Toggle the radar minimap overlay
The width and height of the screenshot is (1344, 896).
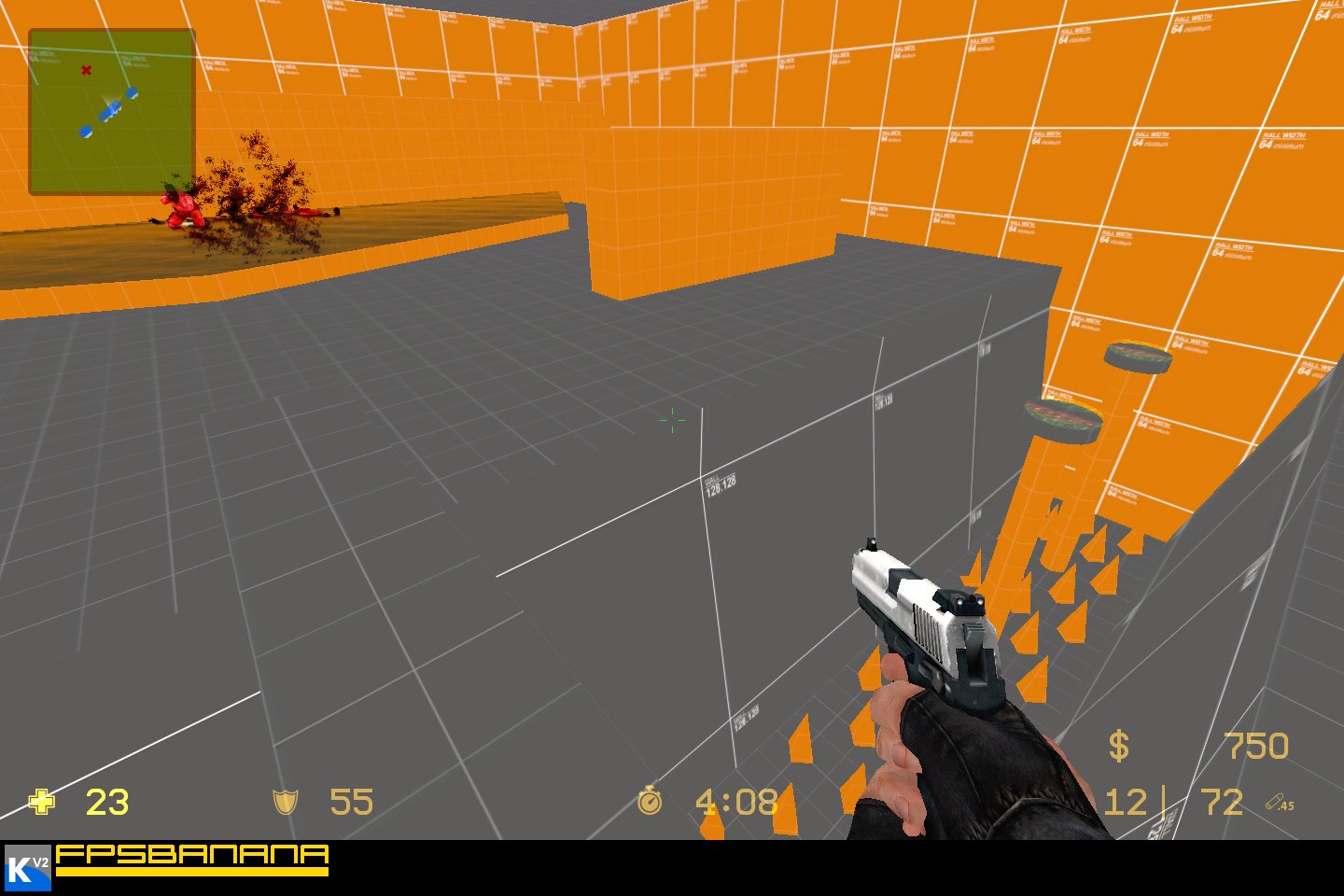coord(112,107)
